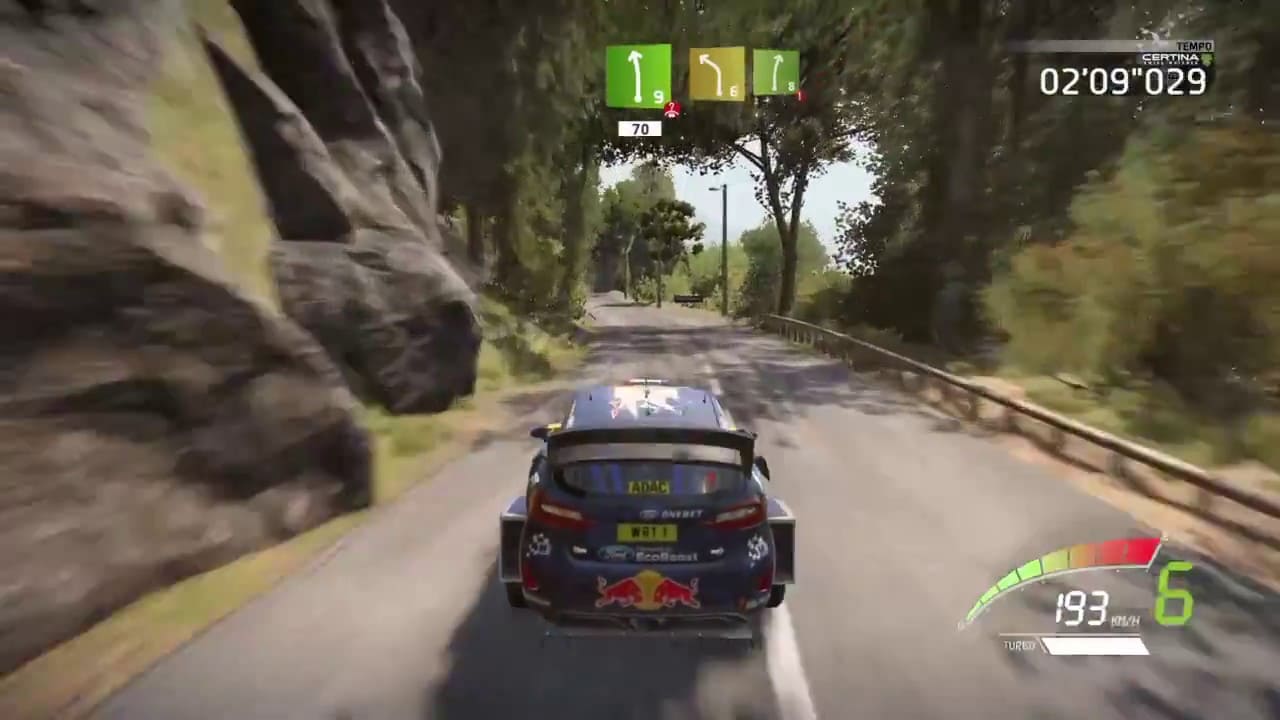
Task: Click the green right 8 pace note
Action: [x=776, y=72]
